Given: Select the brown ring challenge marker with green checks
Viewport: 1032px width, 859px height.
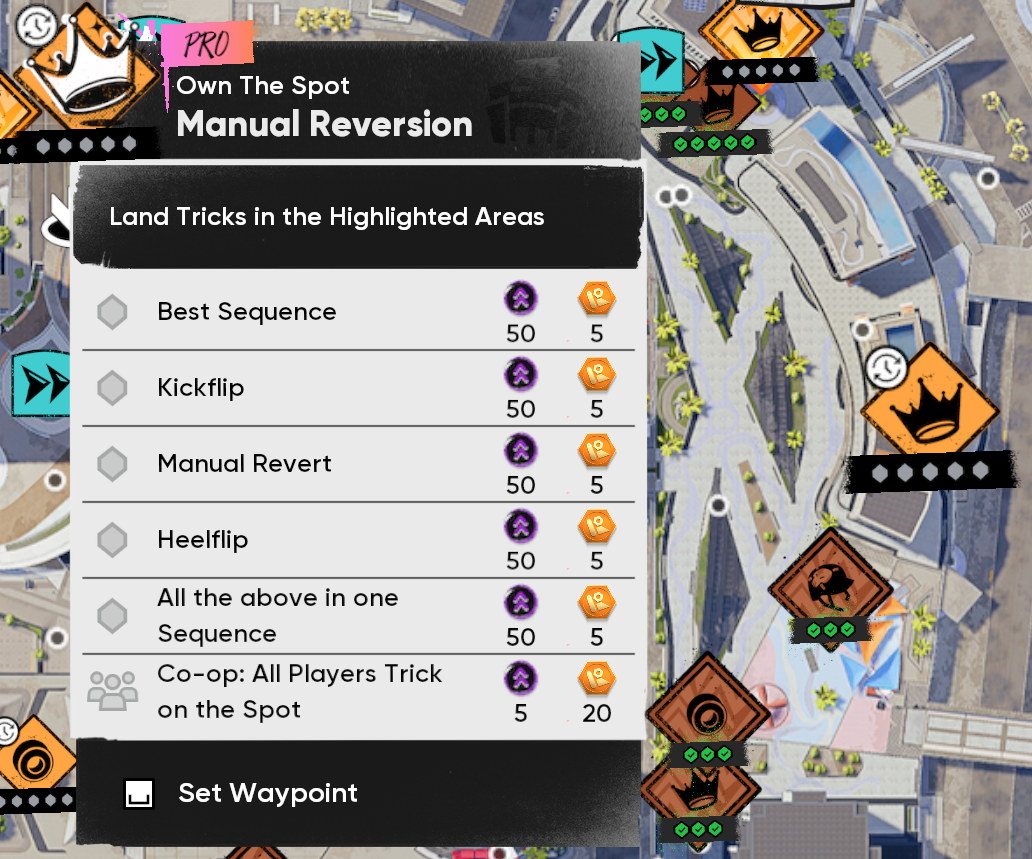Looking at the screenshot, I should coord(707,712).
